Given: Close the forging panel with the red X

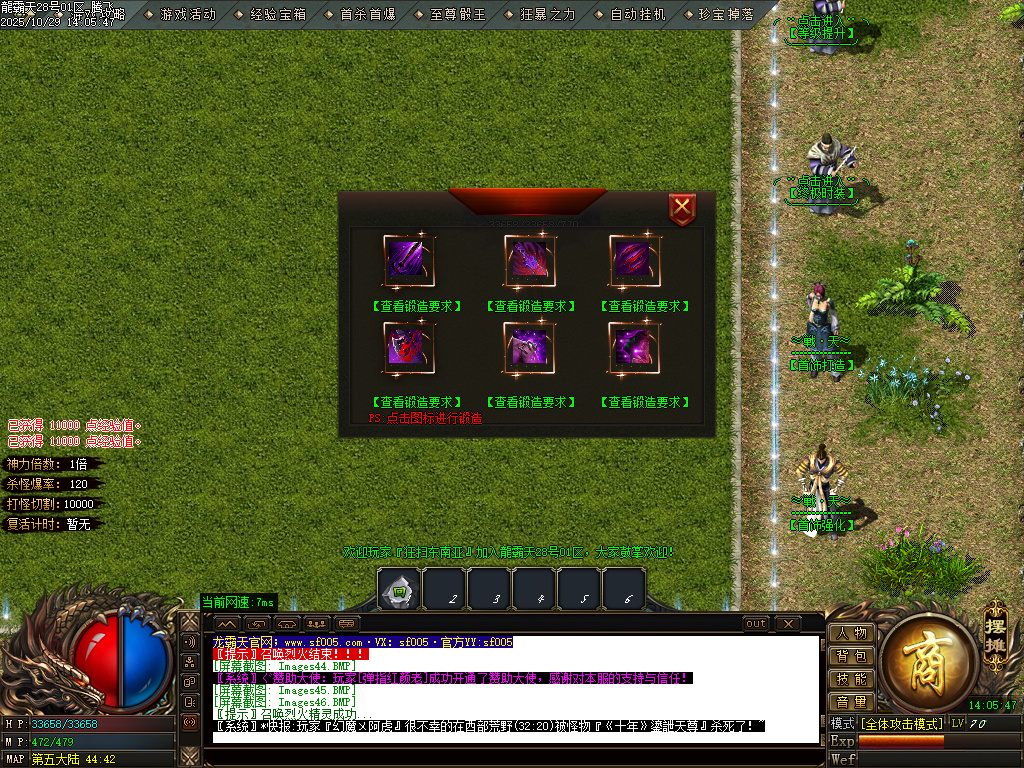Looking at the screenshot, I should (x=682, y=209).
